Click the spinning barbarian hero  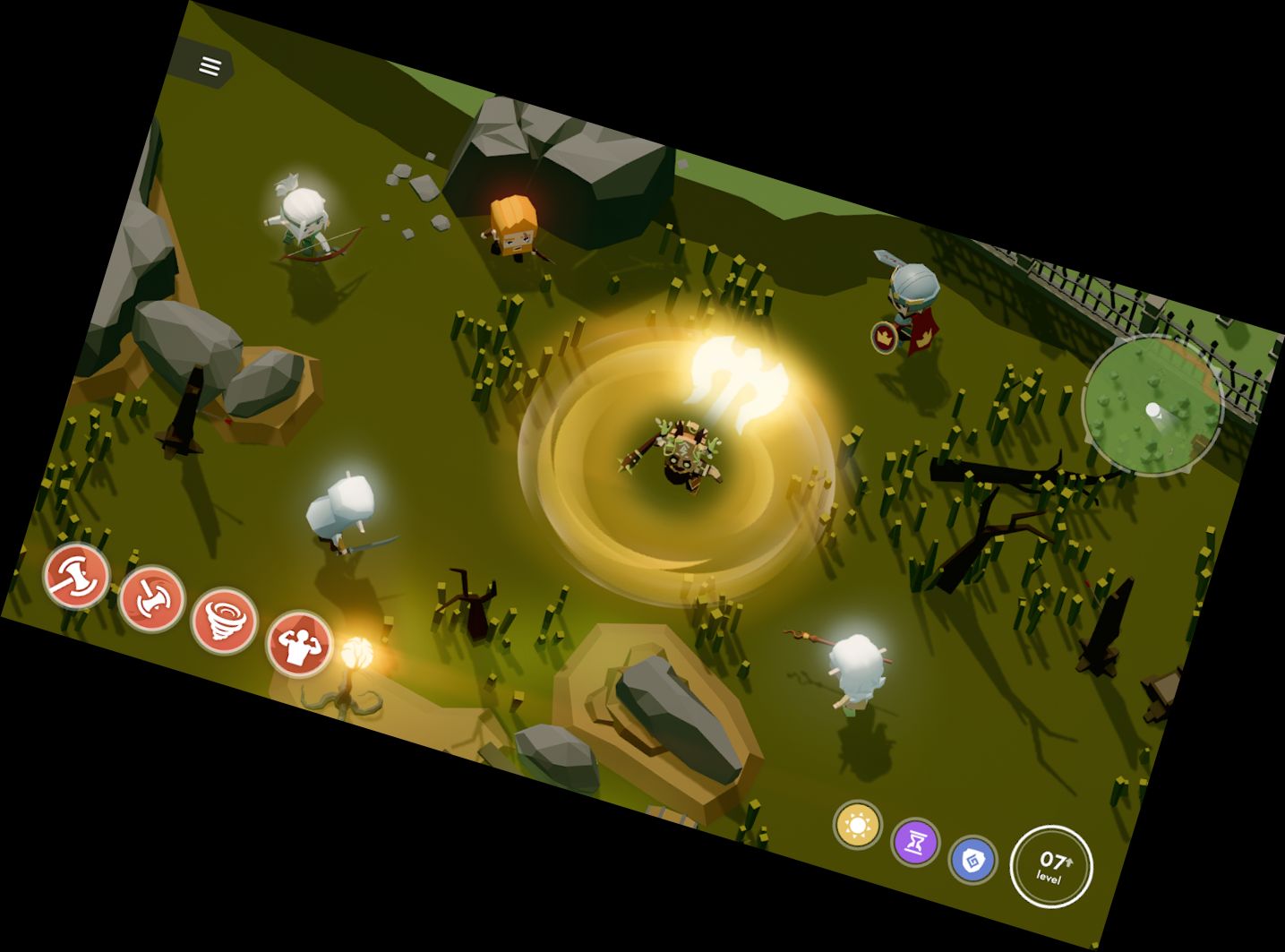pyautogui.click(x=685, y=452)
